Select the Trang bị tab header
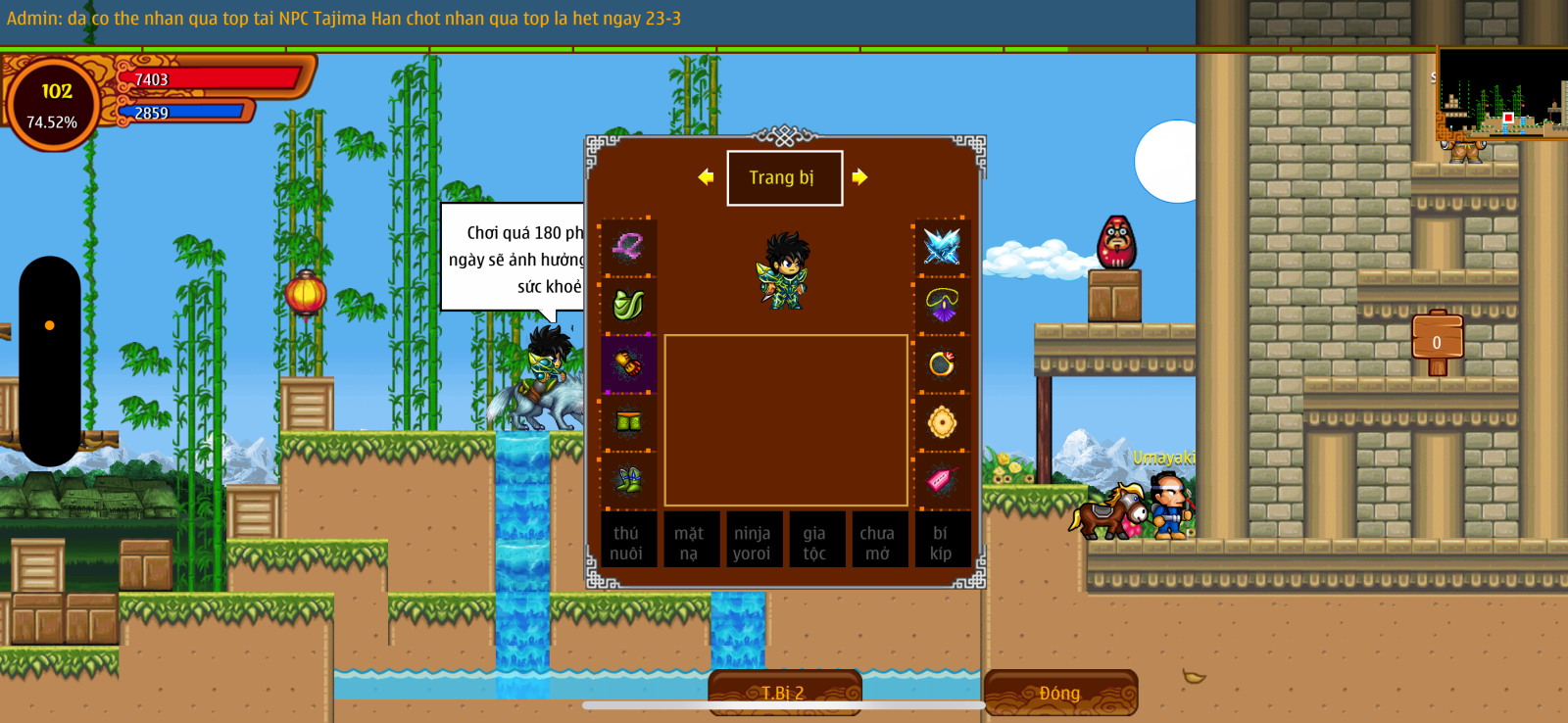Image resolution: width=1568 pixels, height=723 pixels. (784, 178)
